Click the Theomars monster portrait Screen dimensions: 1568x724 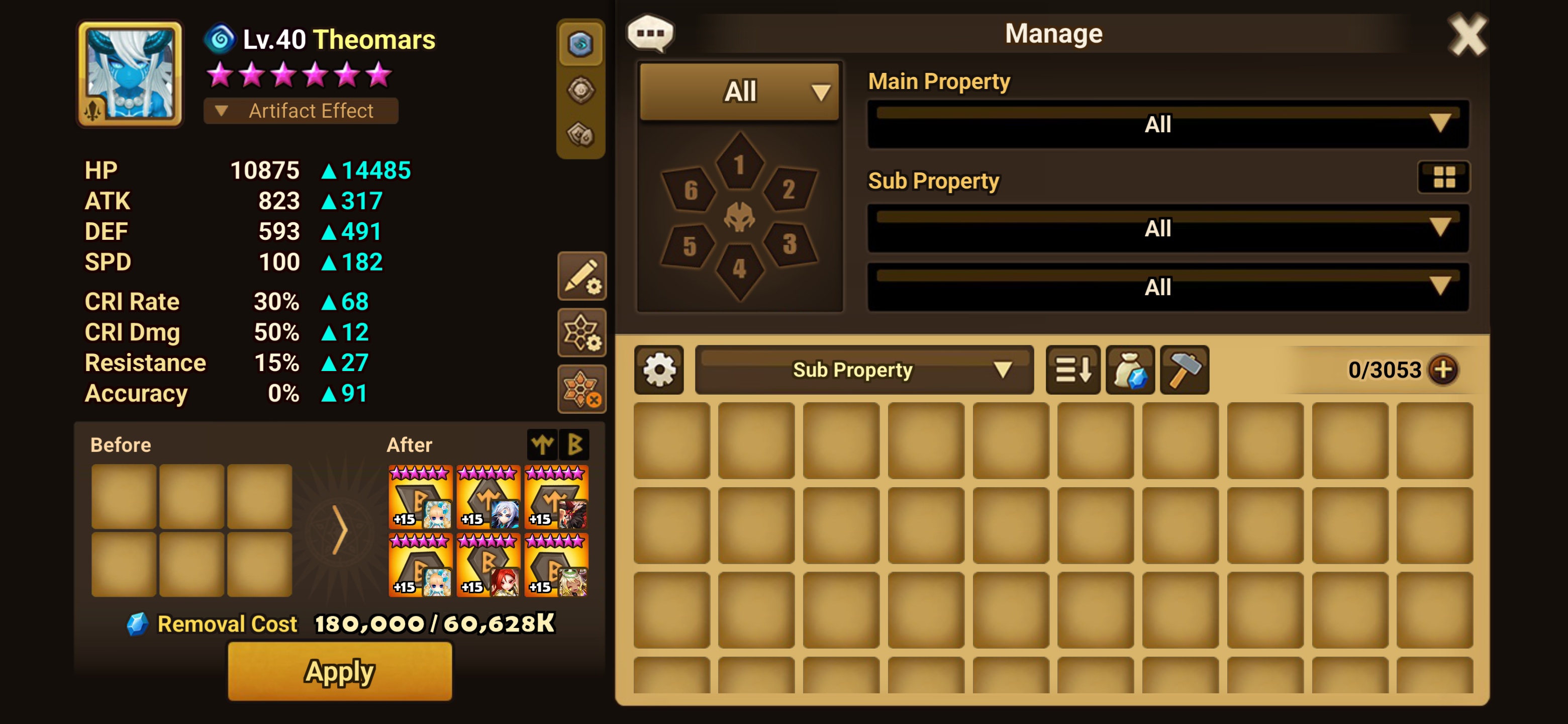pos(130,74)
